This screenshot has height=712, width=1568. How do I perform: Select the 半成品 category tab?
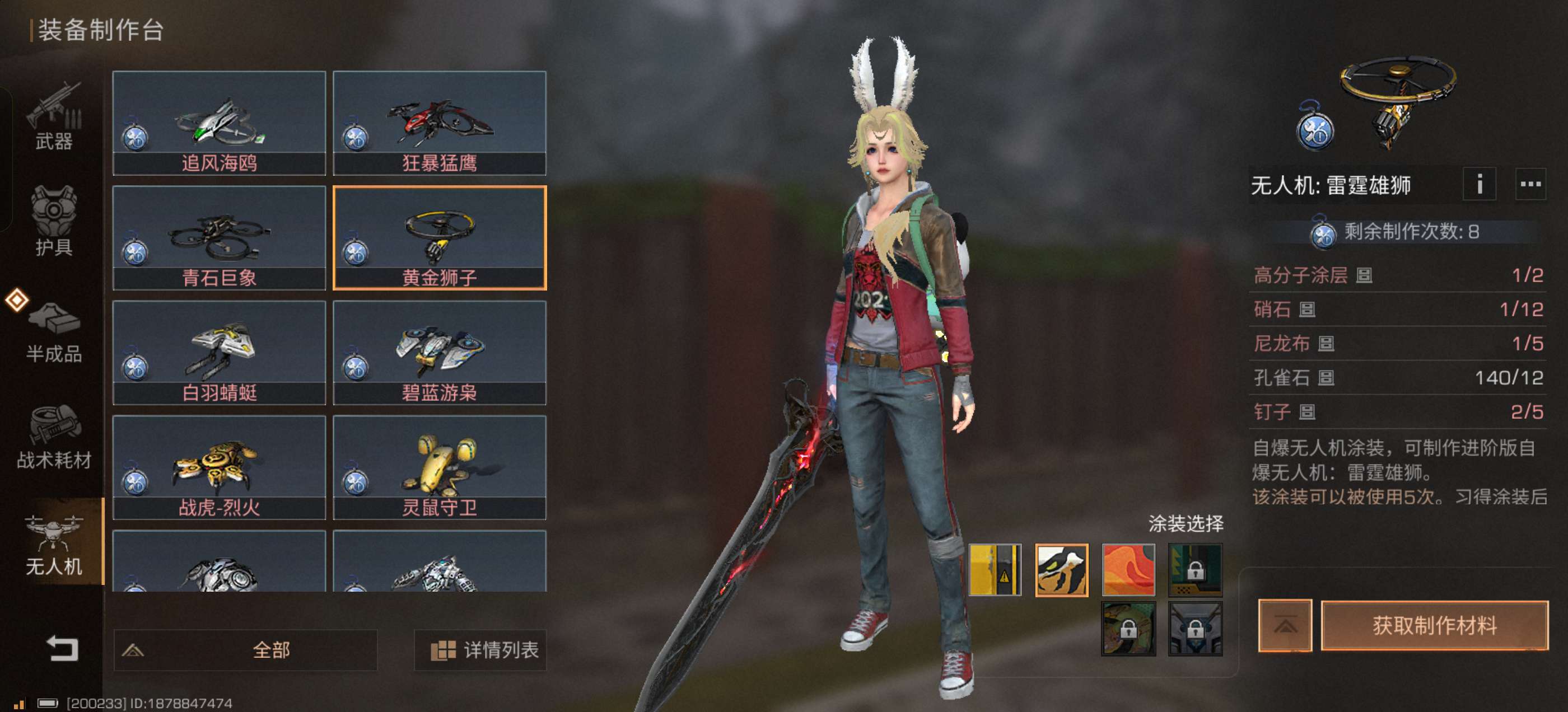click(54, 331)
